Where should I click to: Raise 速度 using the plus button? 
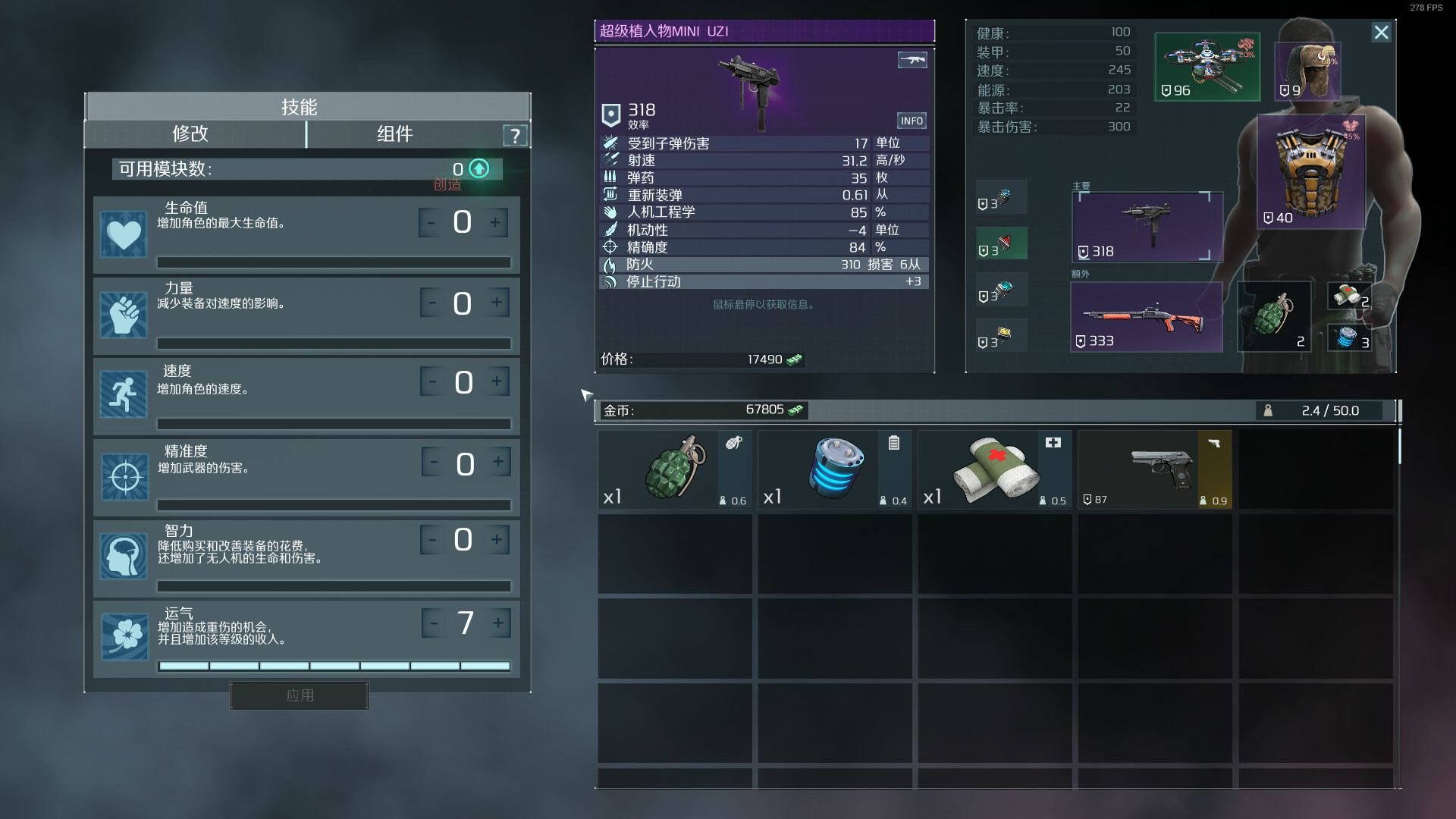[x=497, y=381]
